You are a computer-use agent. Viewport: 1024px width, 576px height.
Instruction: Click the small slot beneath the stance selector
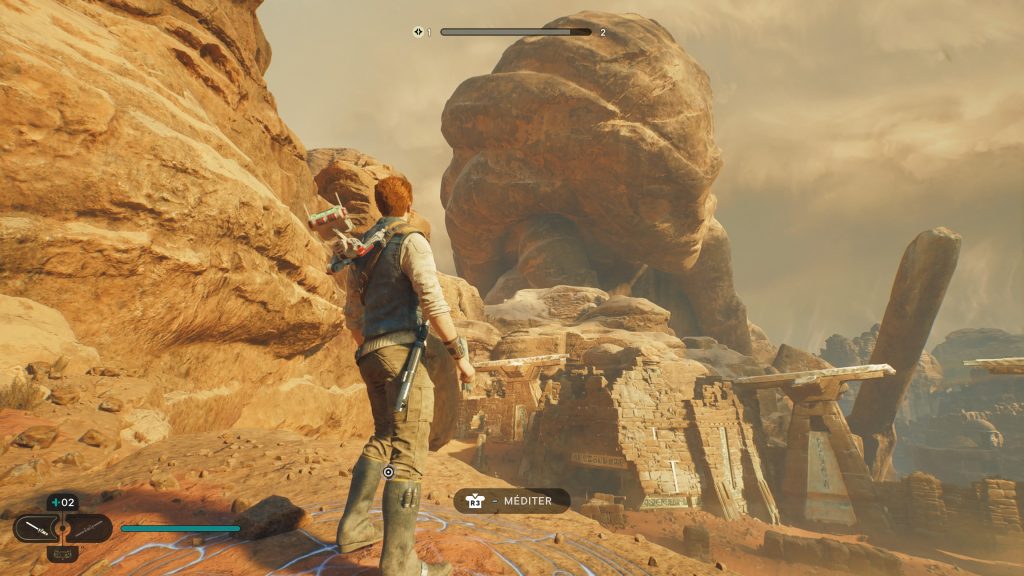pos(62,553)
